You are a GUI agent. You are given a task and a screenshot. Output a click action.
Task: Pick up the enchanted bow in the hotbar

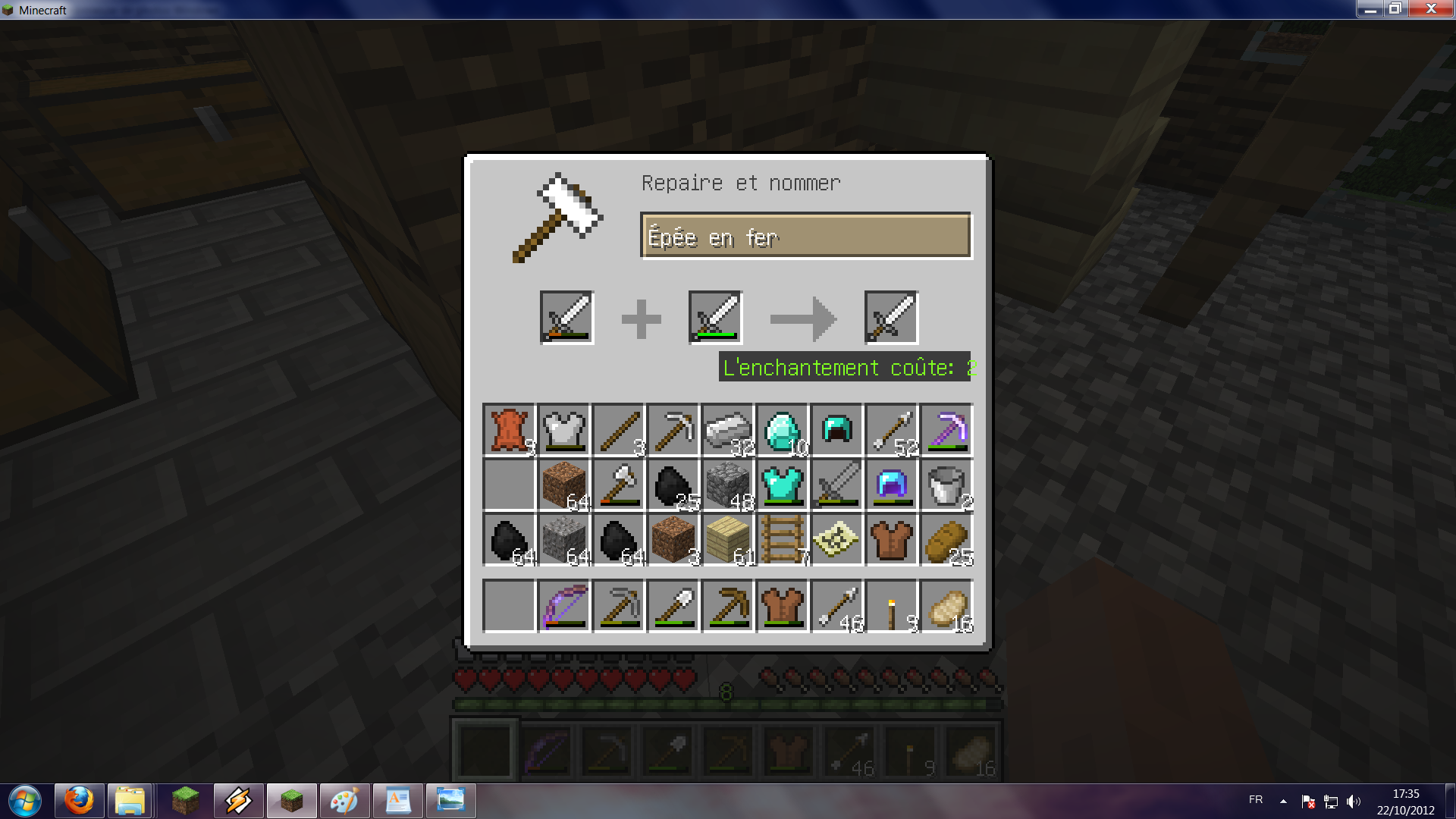(x=564, y=605)
